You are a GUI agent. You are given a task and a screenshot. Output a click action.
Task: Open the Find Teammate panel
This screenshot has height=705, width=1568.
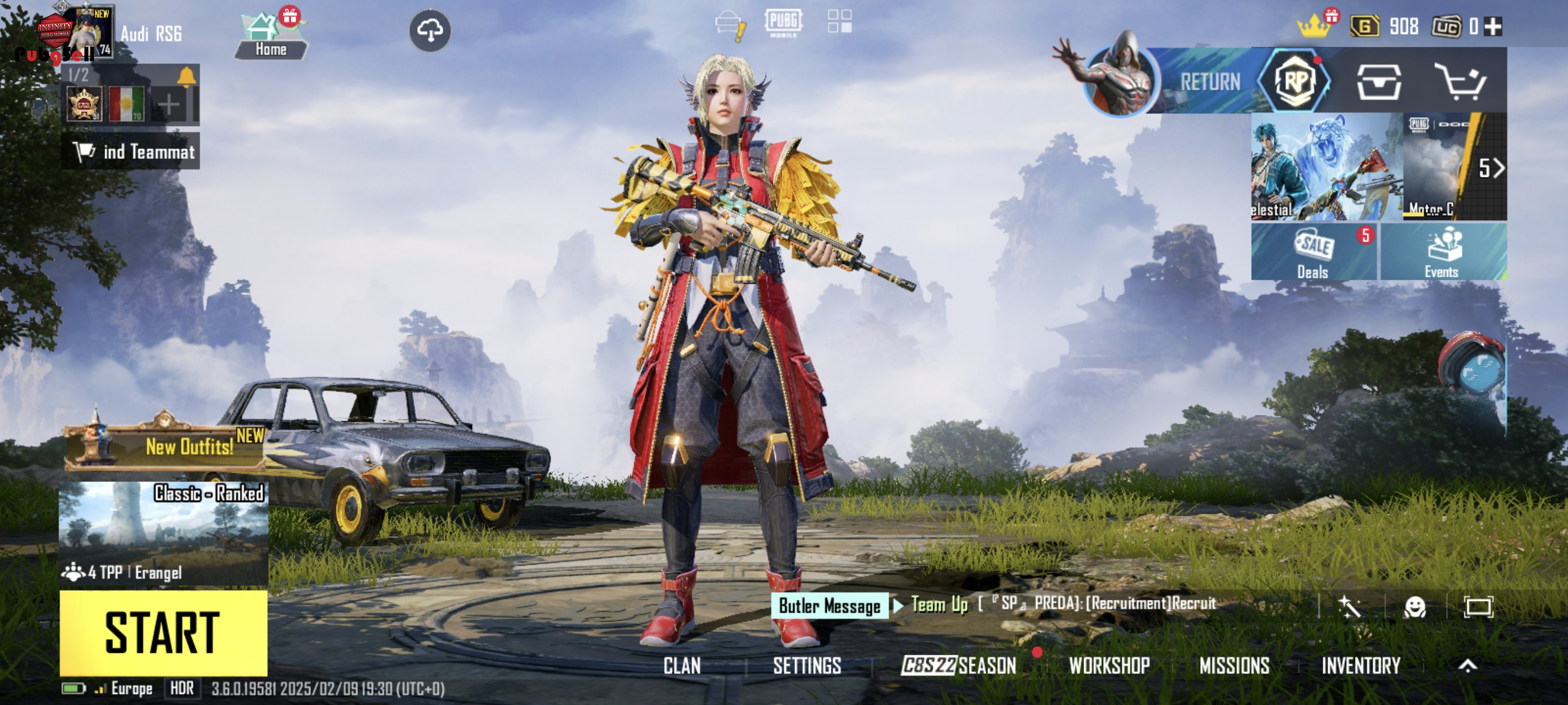(131, 151)
